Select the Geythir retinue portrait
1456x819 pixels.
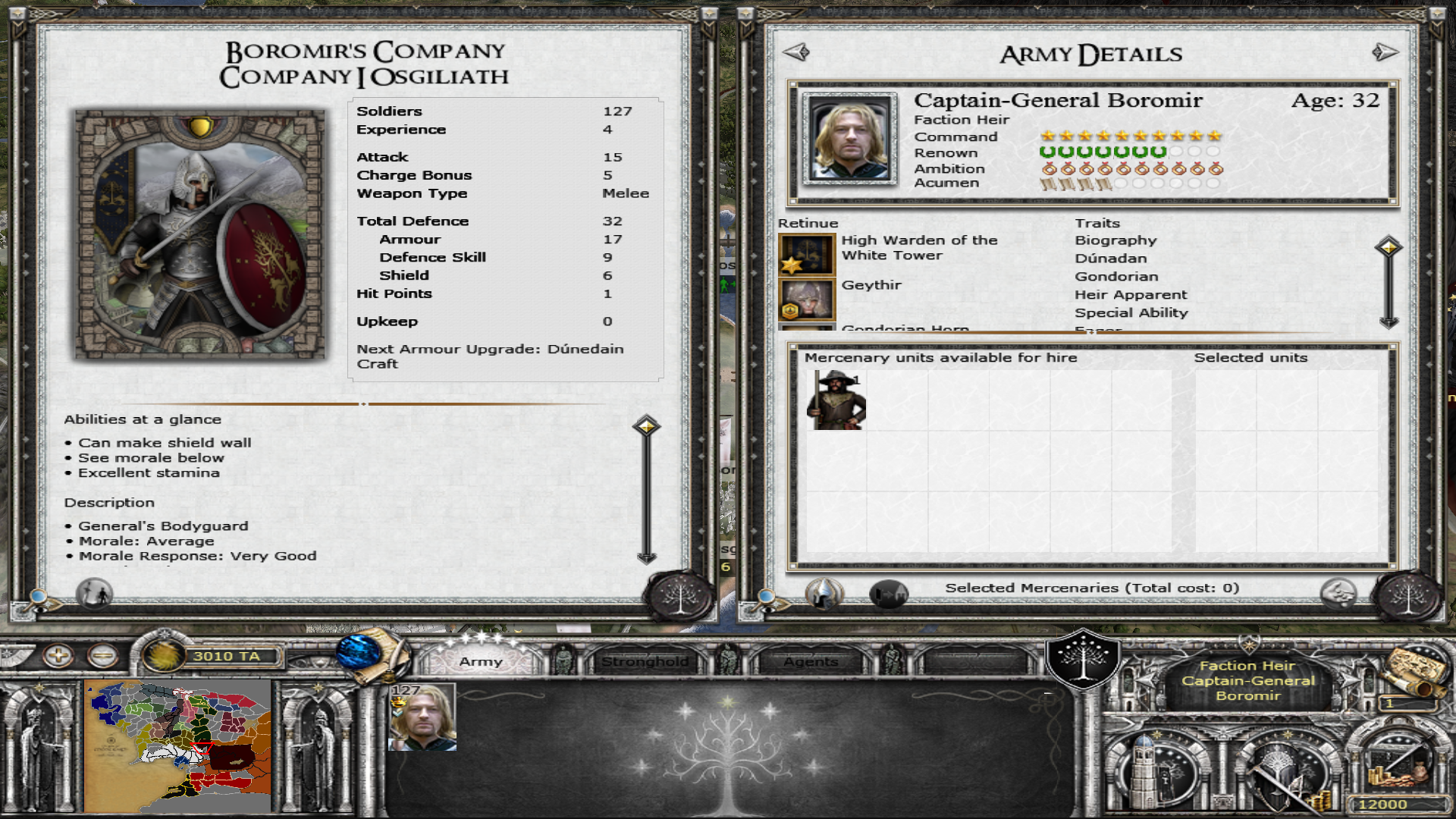[x=806, y=300]
